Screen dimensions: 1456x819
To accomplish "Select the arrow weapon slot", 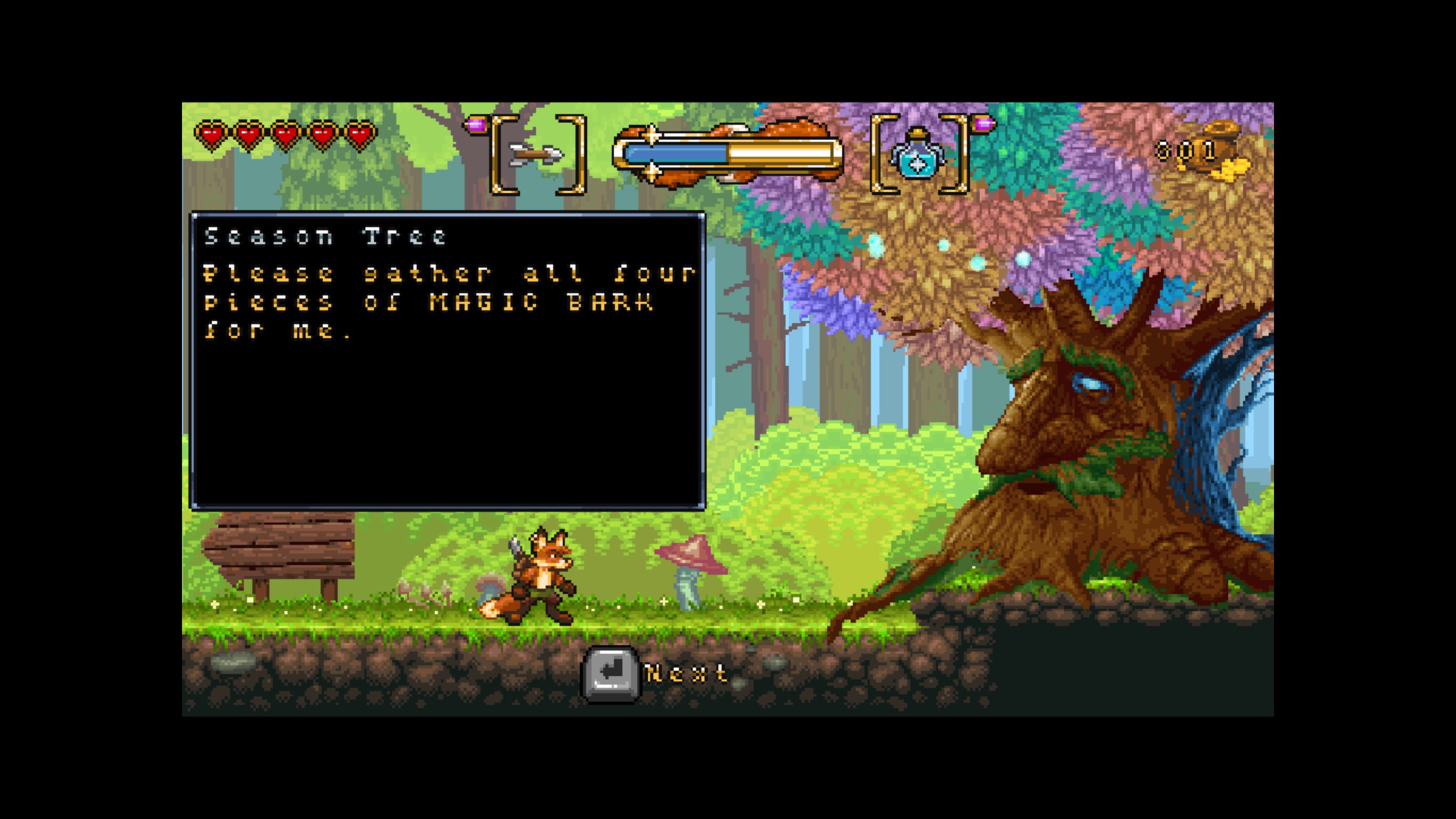I will [537, 154].
